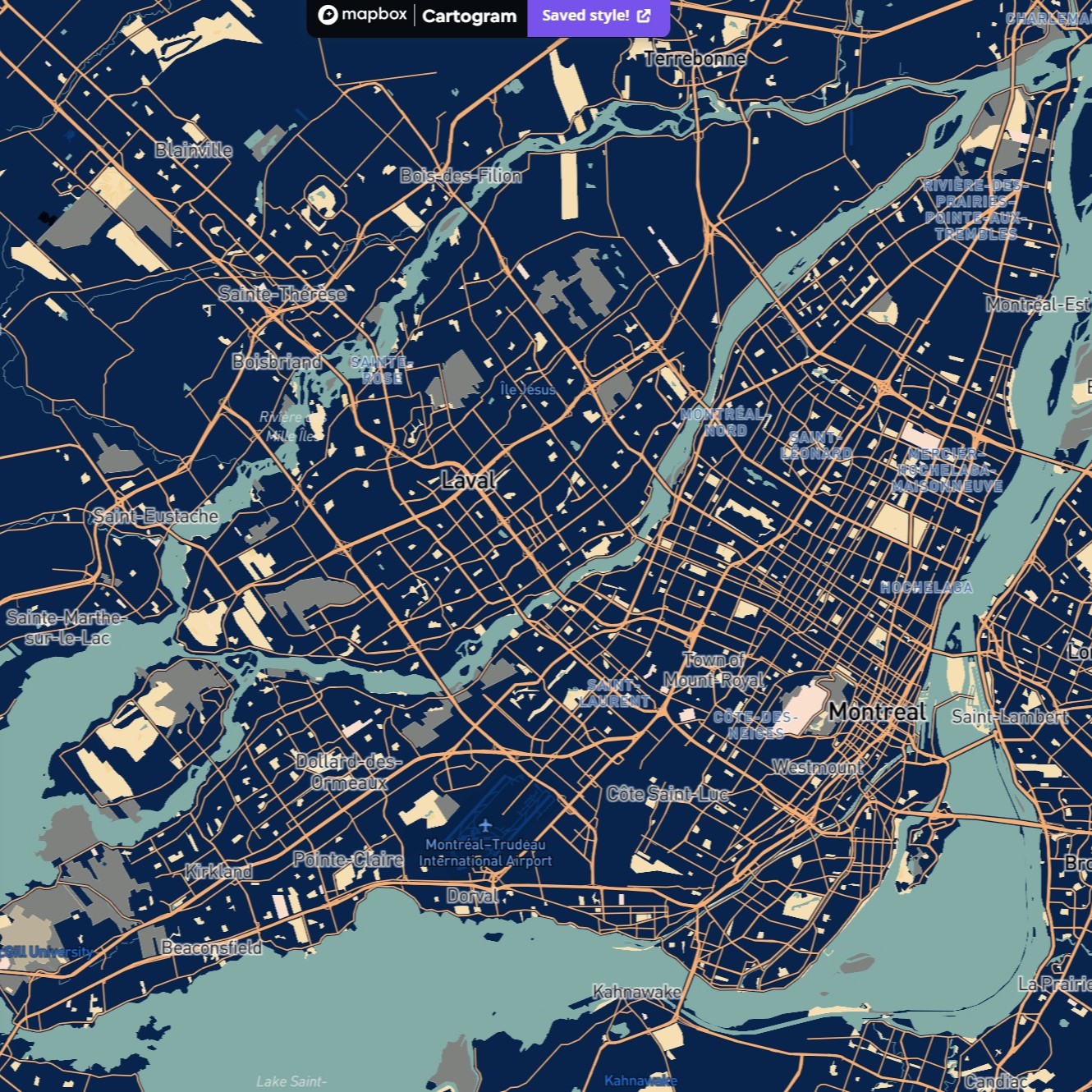Click the Laval city label
The height and width of the screenshot is (1092, 1092).
click(468, 479)
